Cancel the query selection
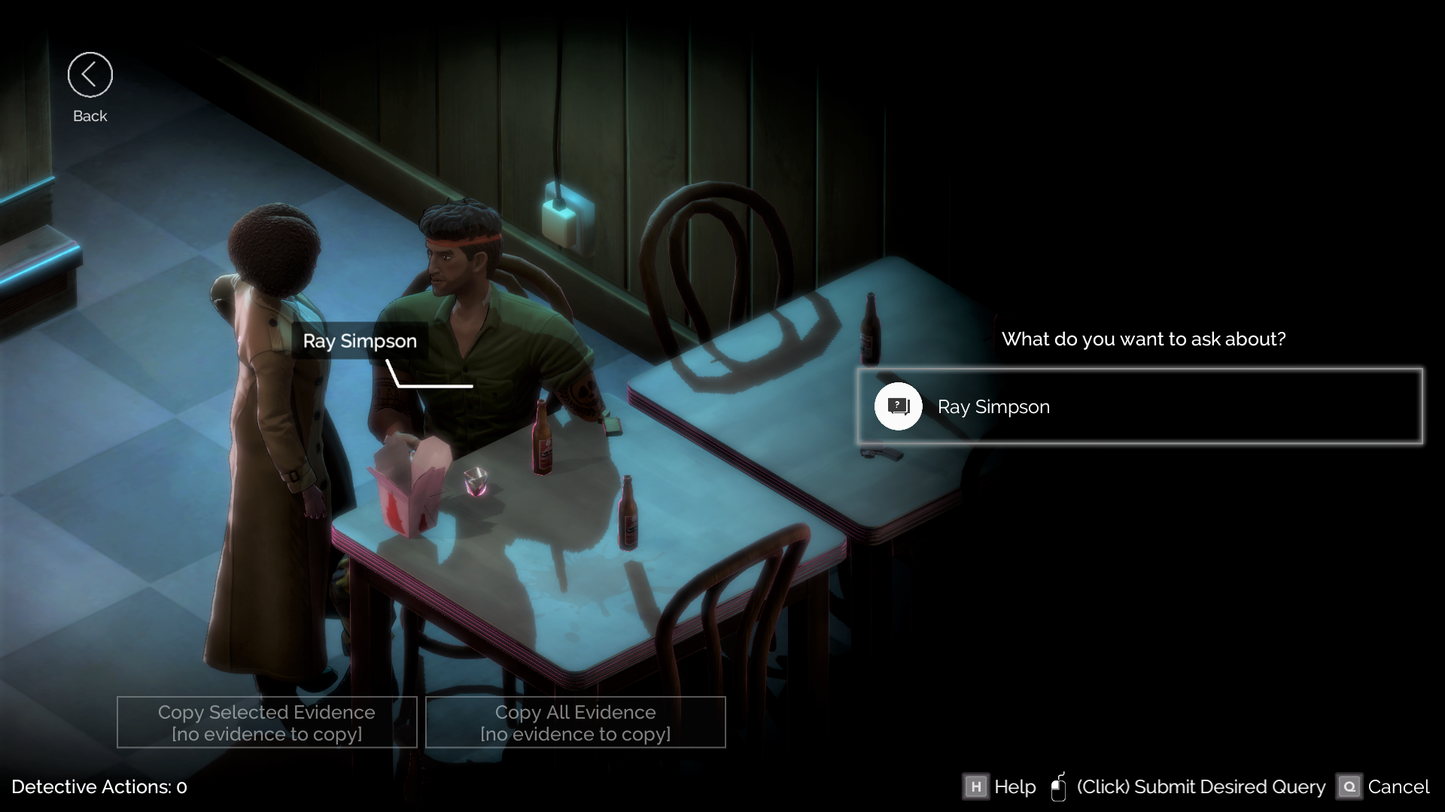 pyautogui.click(x=1384, y=787)
